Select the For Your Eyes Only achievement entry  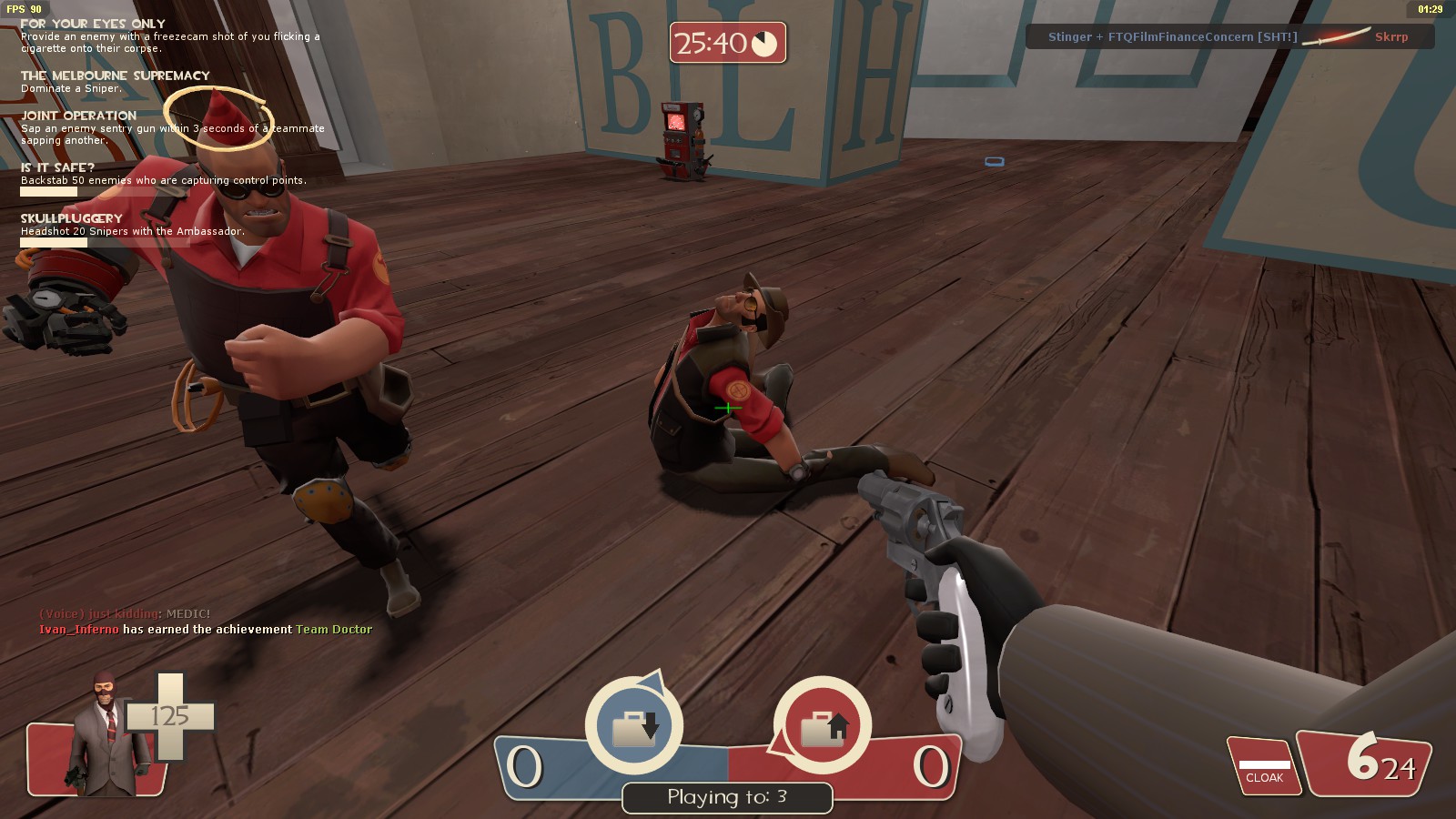pos(93,25)
